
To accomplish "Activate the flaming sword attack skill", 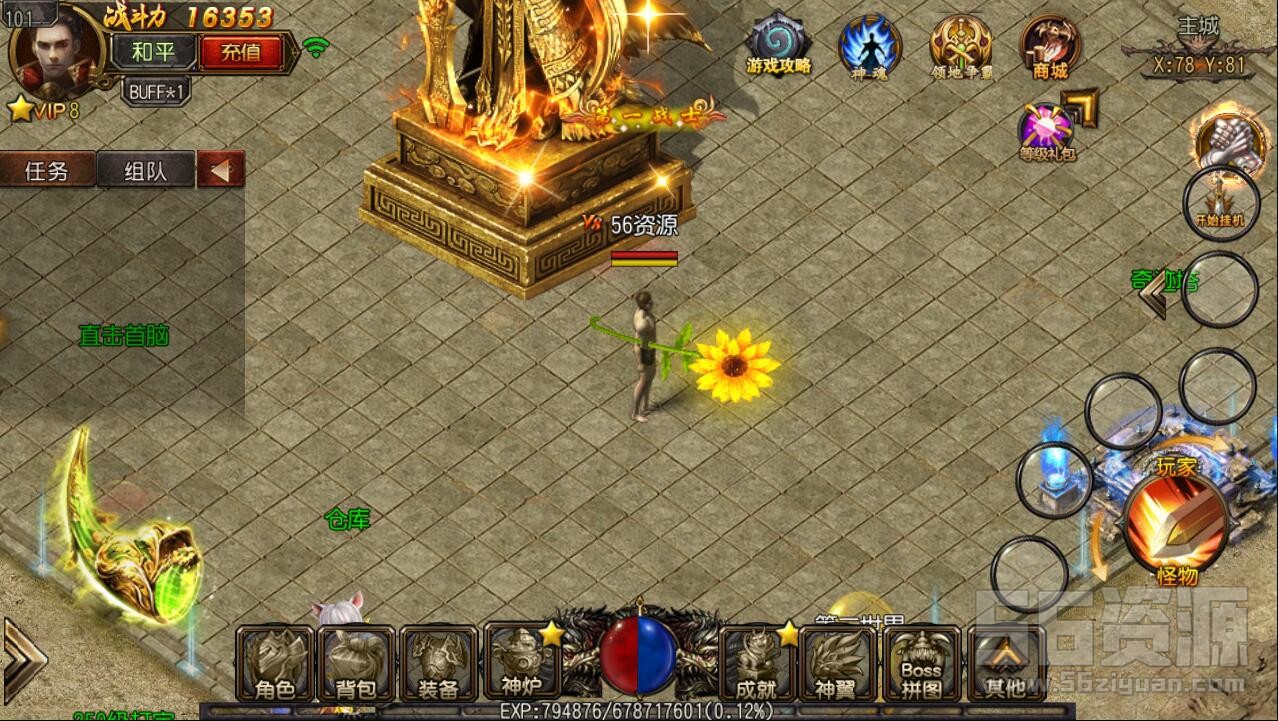I will click(1176, 520).
